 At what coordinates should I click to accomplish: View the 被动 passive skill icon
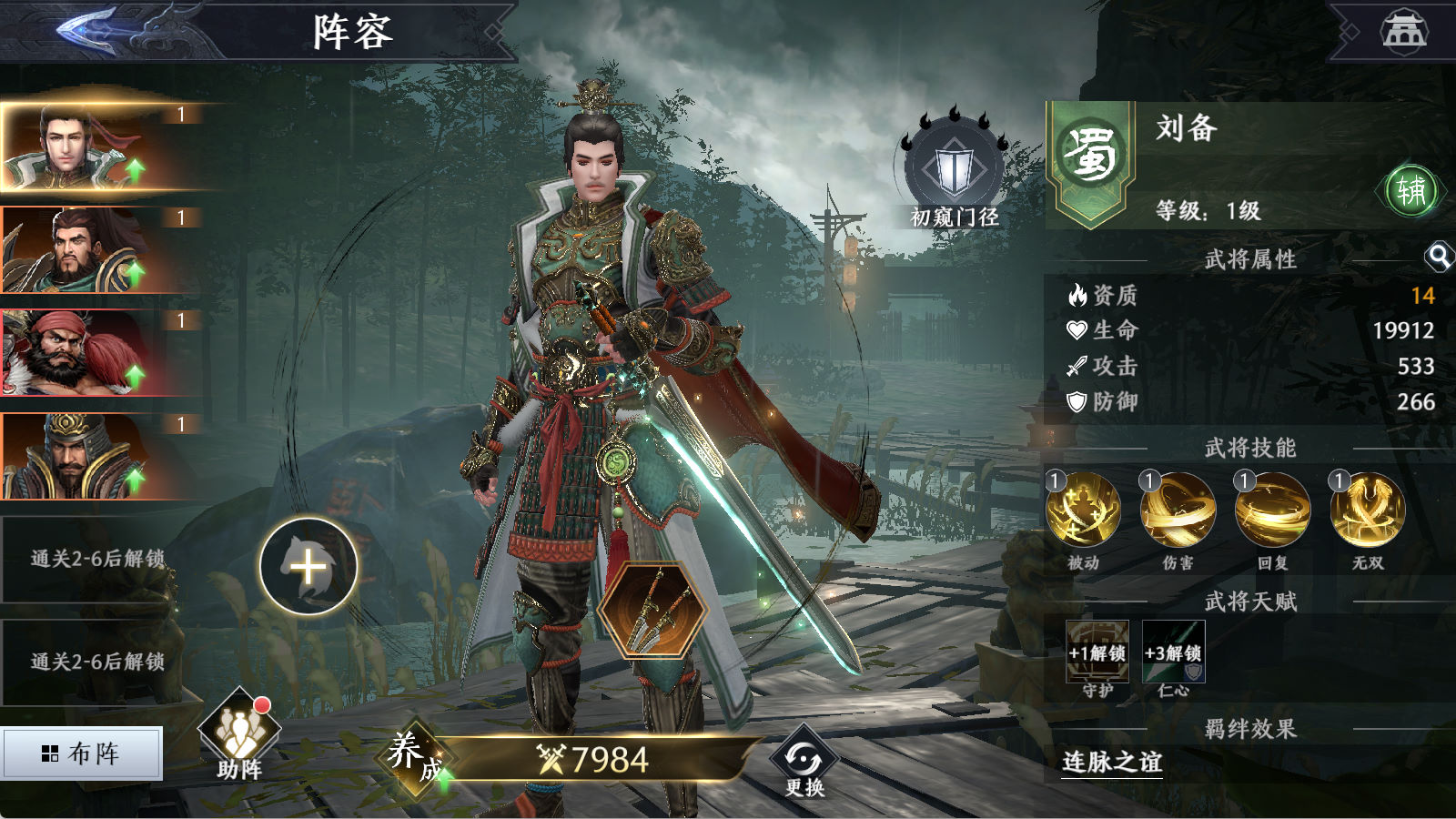1083,511
